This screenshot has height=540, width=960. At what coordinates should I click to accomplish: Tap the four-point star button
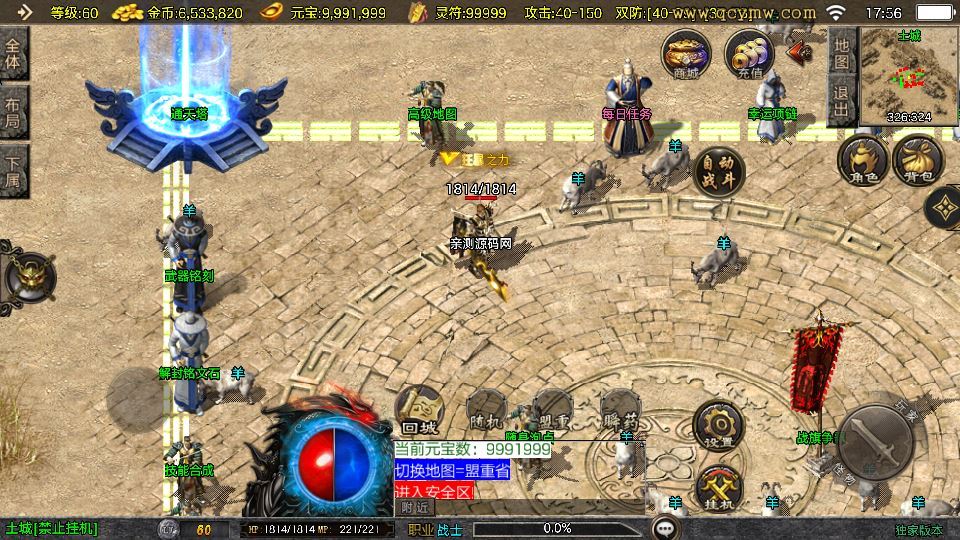tap(944, 208)
